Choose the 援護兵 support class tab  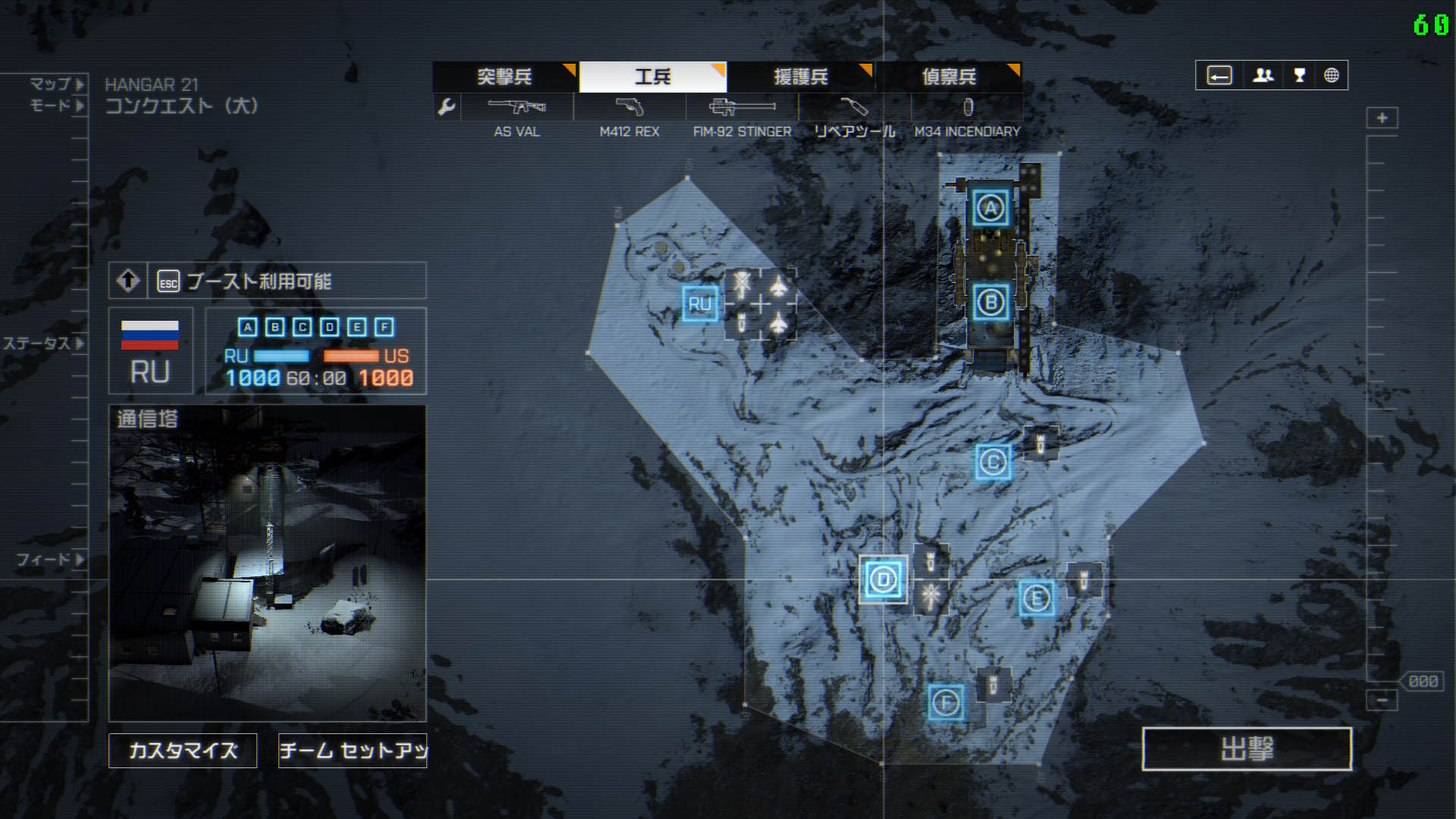801,77
